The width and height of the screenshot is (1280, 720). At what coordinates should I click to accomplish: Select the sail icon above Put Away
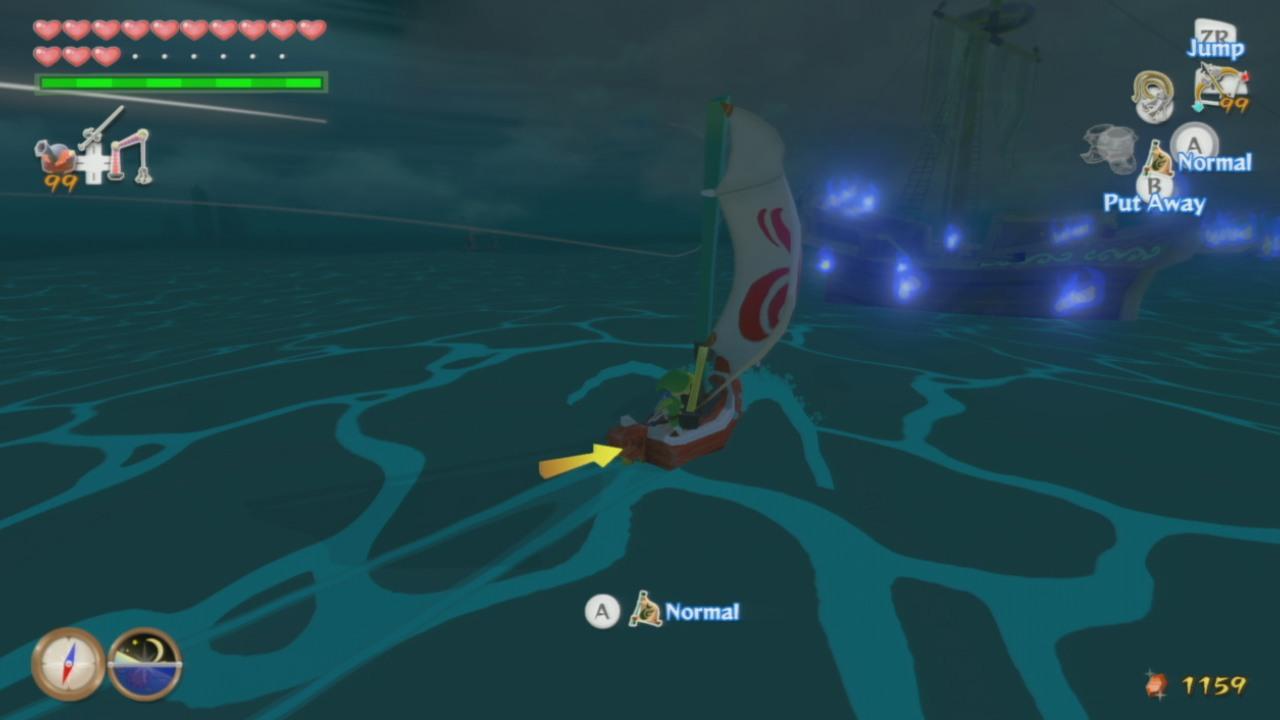point(1158,159)
